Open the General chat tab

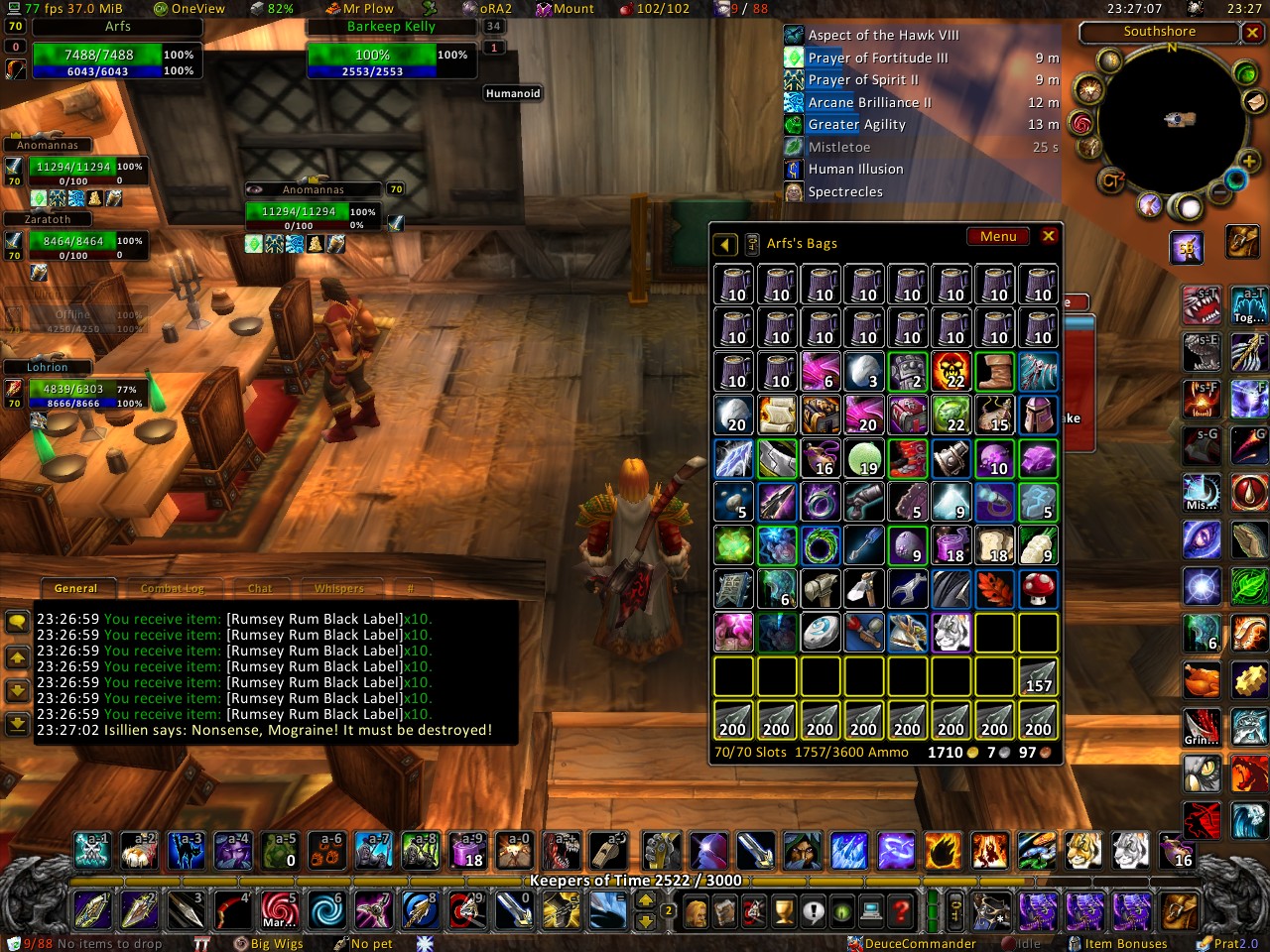[76, 588]
